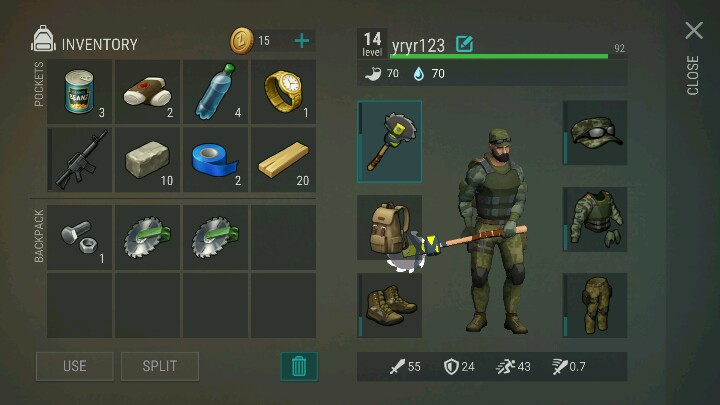Select the equipped saw blade mace slot

pos(390,140)
